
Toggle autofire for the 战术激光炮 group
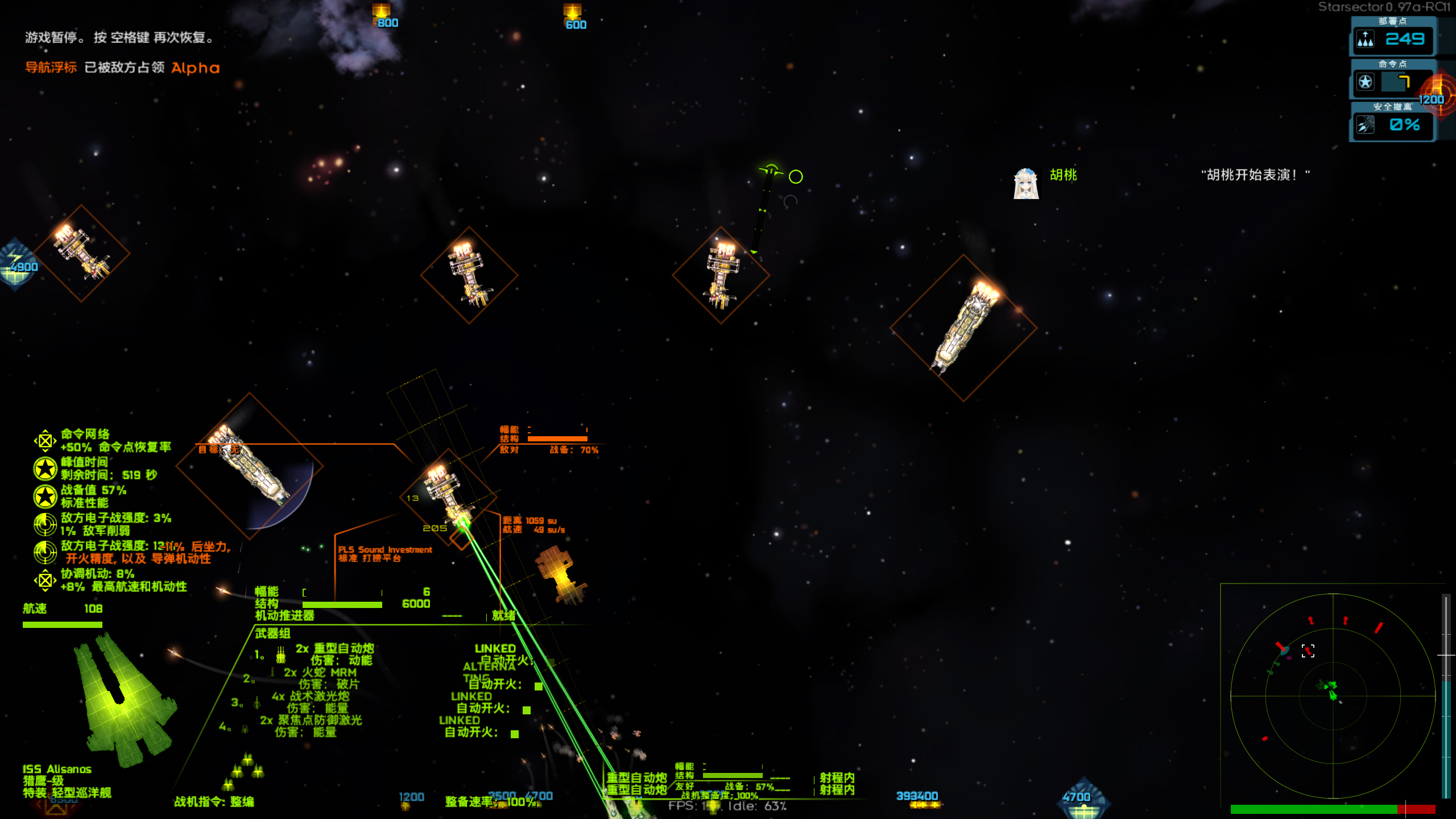point(527,710)
